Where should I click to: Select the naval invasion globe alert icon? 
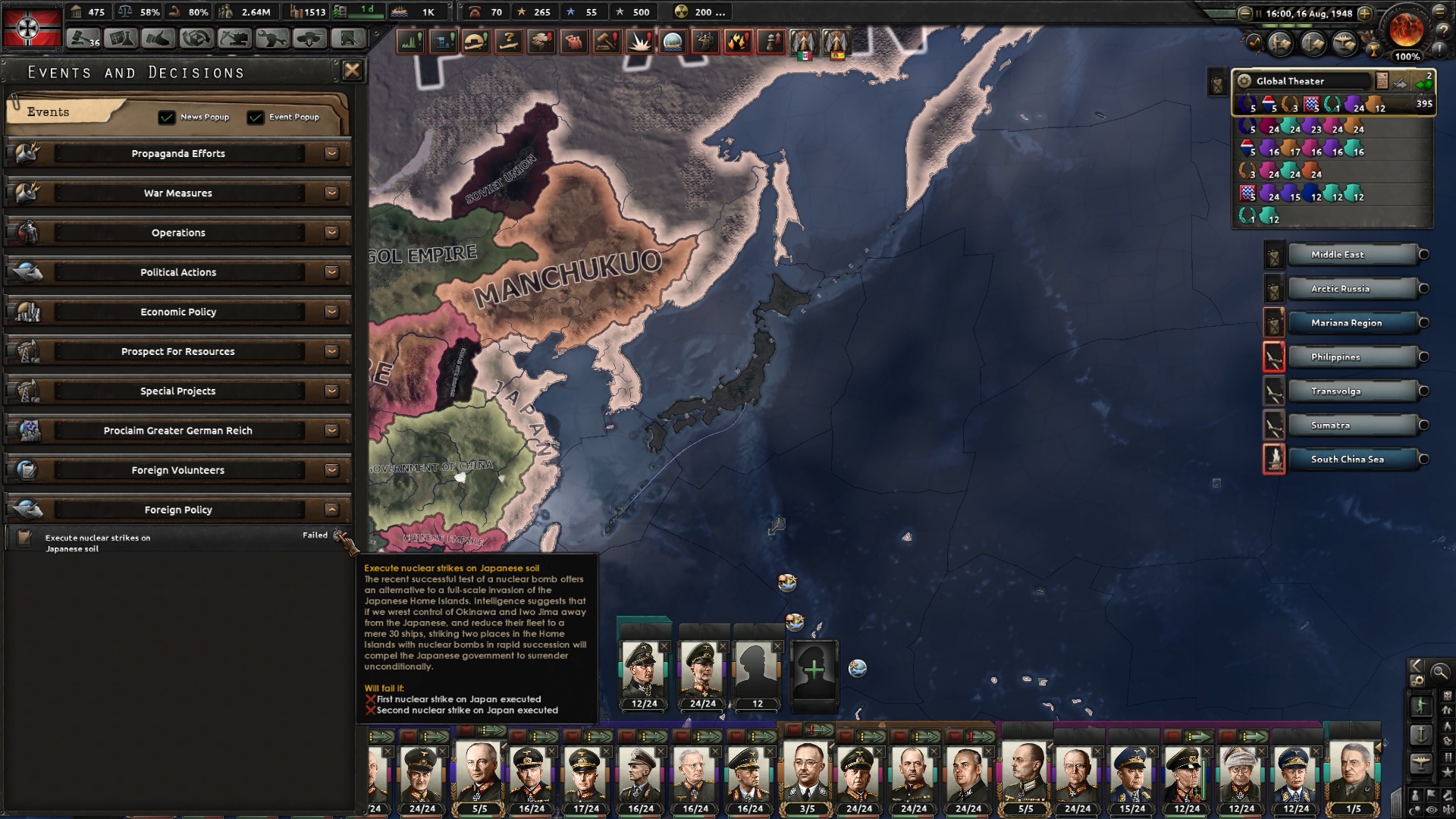click(x=674, y=43)
